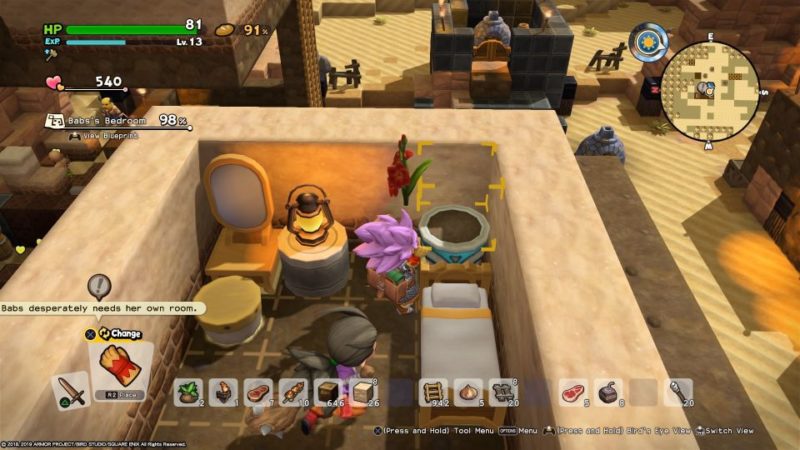Click the bread hunger icon
The width and height of the screenshot is (800, 450).
pyautogui.click(x=225, y=29)
